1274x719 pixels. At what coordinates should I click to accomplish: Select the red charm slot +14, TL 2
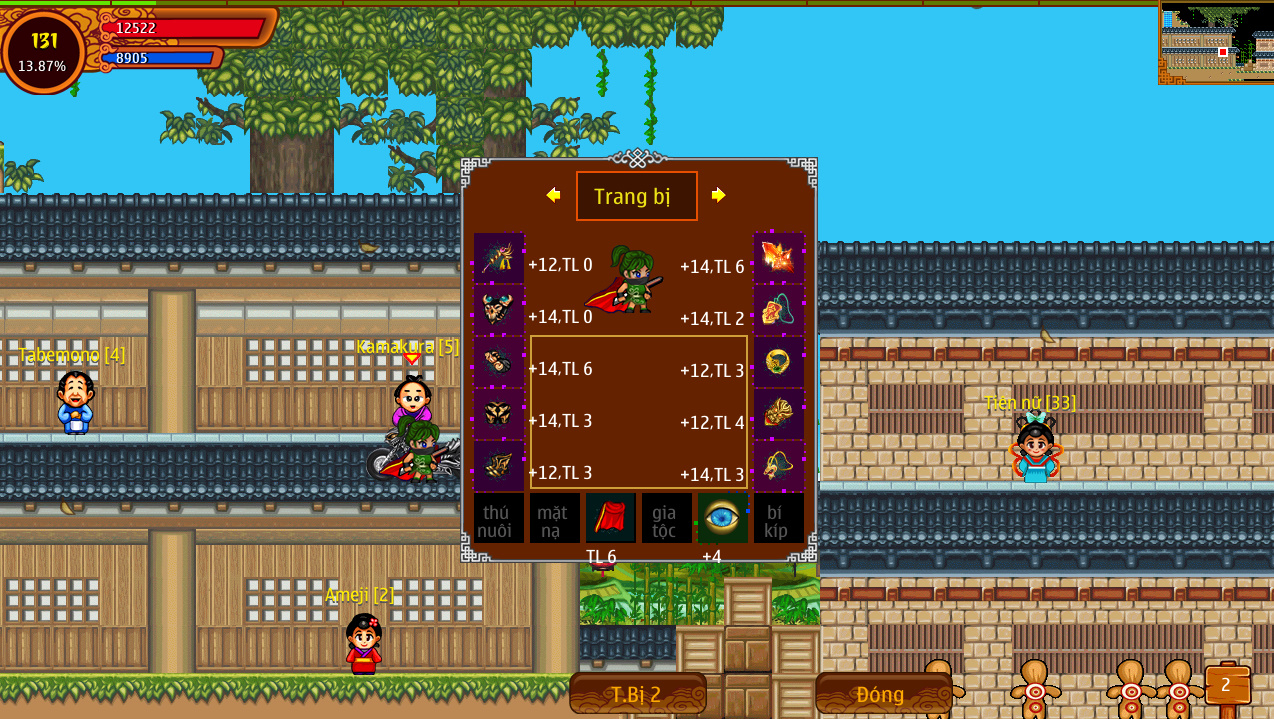click(x=778, y=310)
